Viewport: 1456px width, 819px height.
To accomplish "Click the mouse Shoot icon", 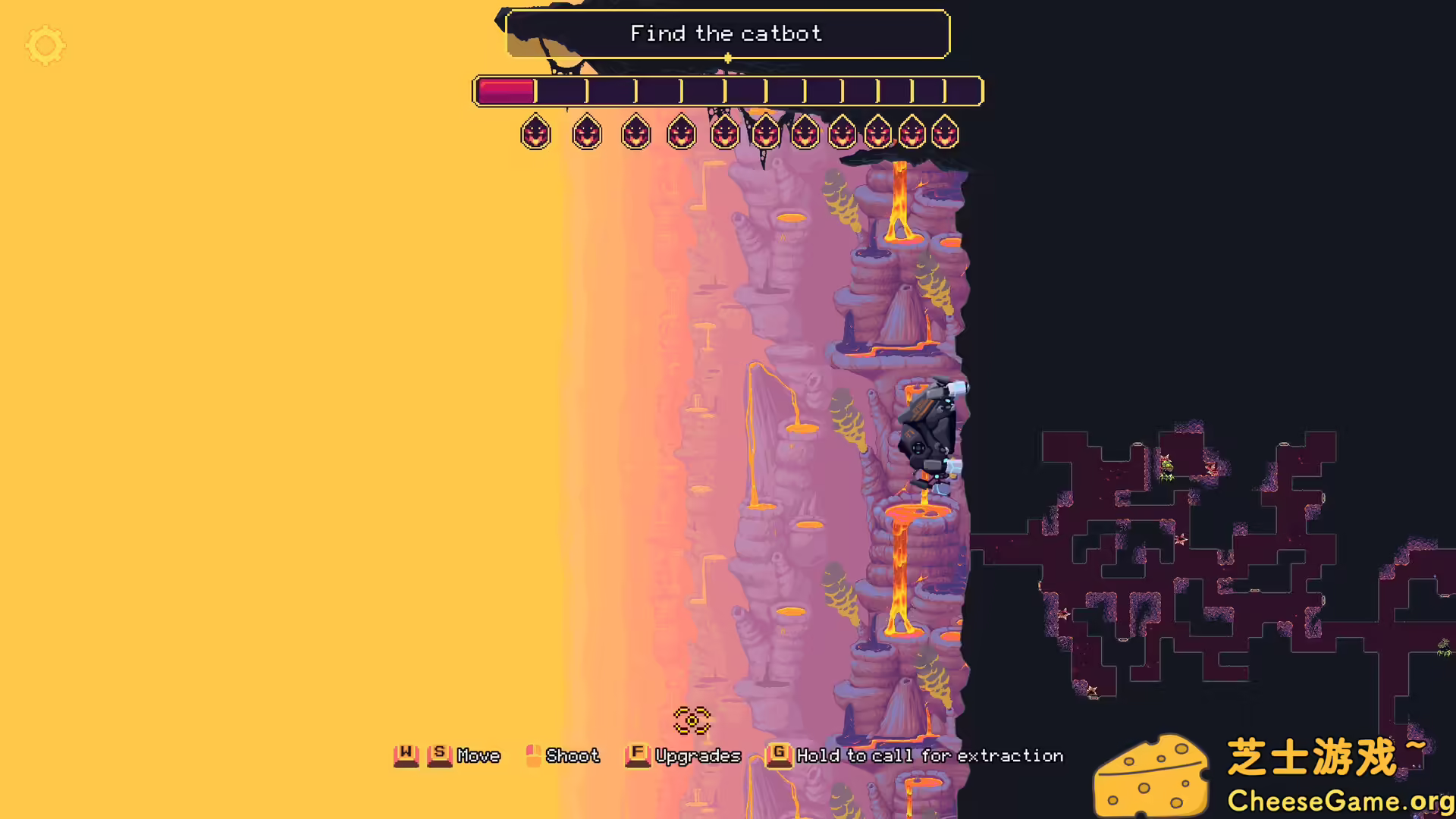I will point(533,755).
